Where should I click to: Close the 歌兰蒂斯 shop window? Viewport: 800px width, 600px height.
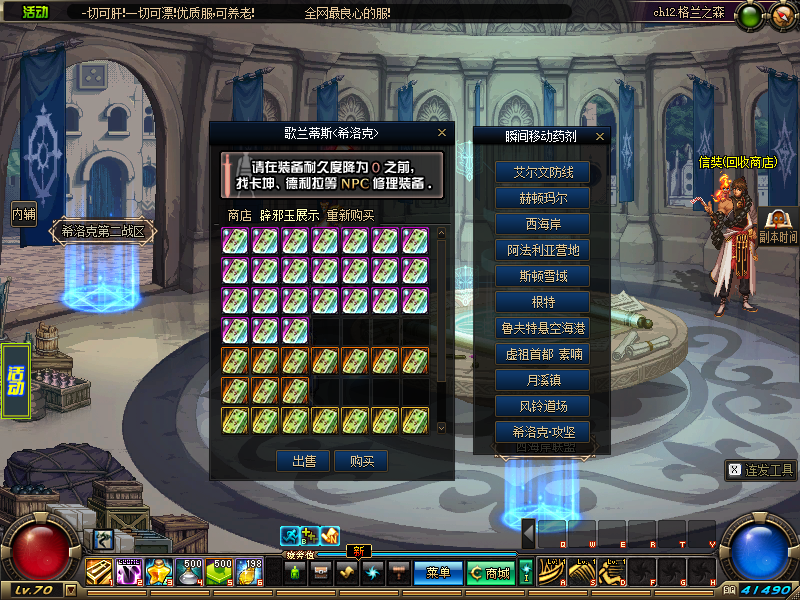coord(442,132)
